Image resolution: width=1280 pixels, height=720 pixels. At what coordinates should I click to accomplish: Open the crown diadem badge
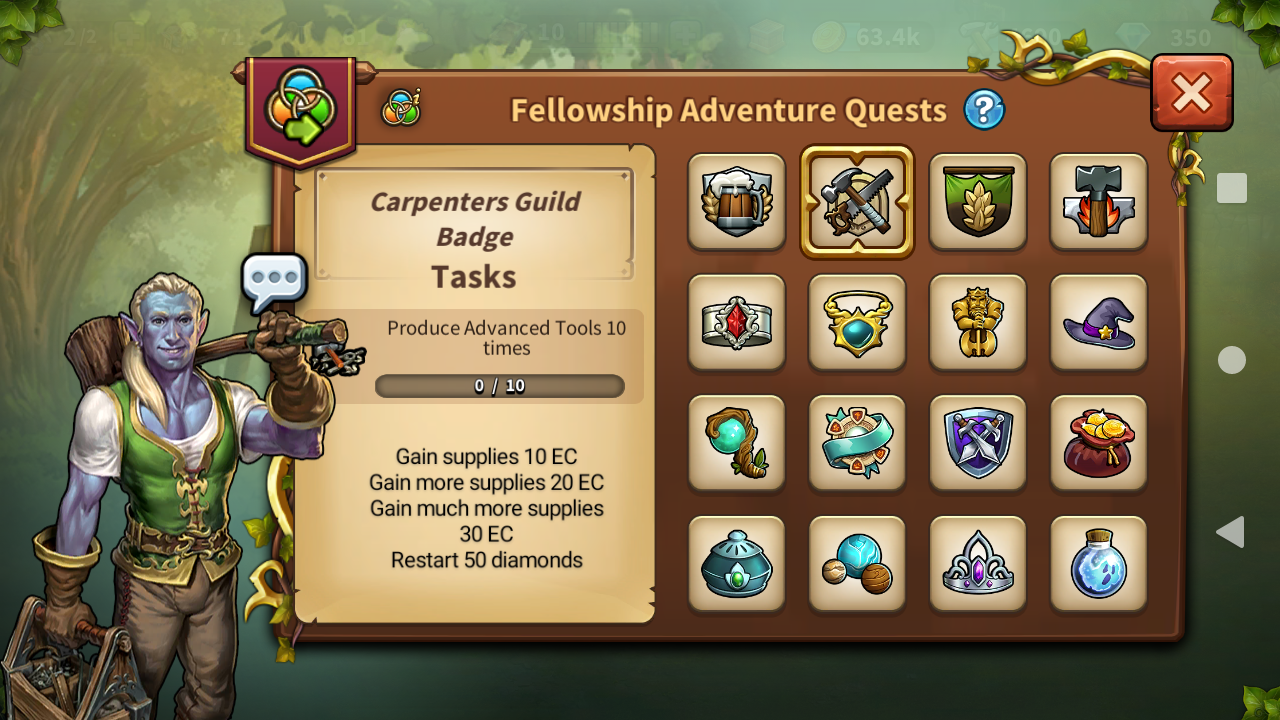click(978, 563)
